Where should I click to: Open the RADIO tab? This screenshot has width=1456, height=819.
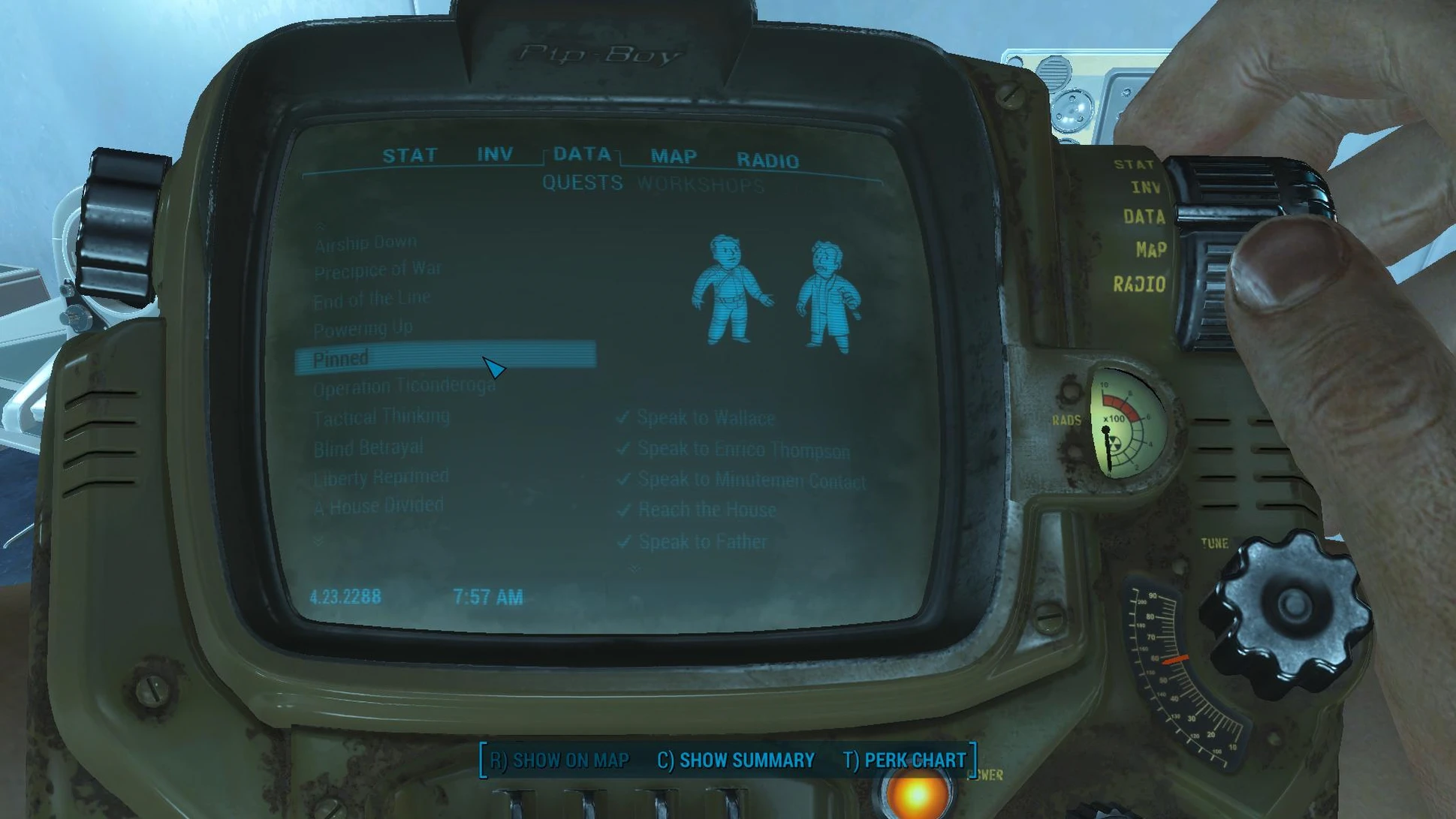click(x=767, y=160)
